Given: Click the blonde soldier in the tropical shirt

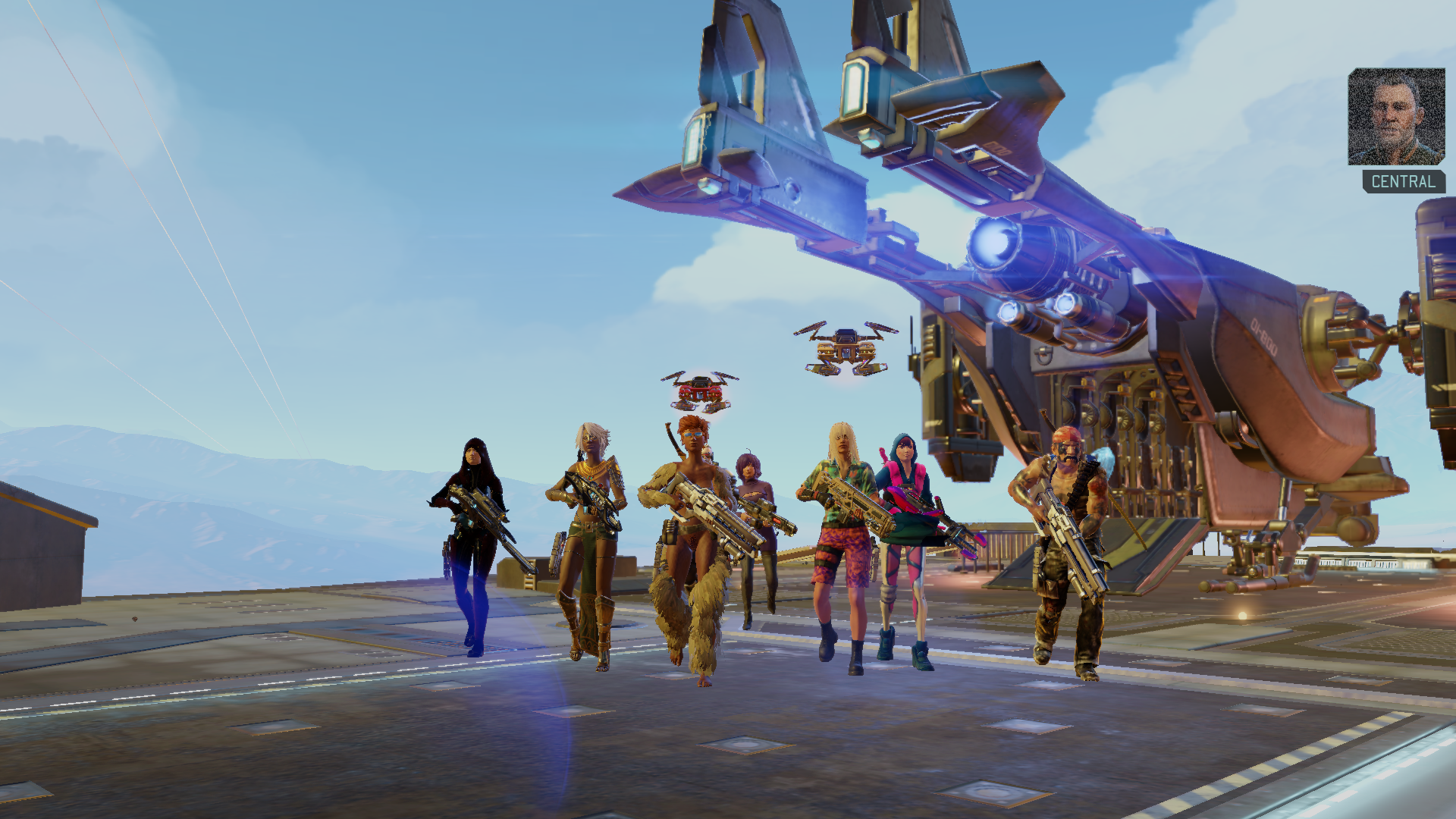Looking at the screenshot, I should point(838,531).
